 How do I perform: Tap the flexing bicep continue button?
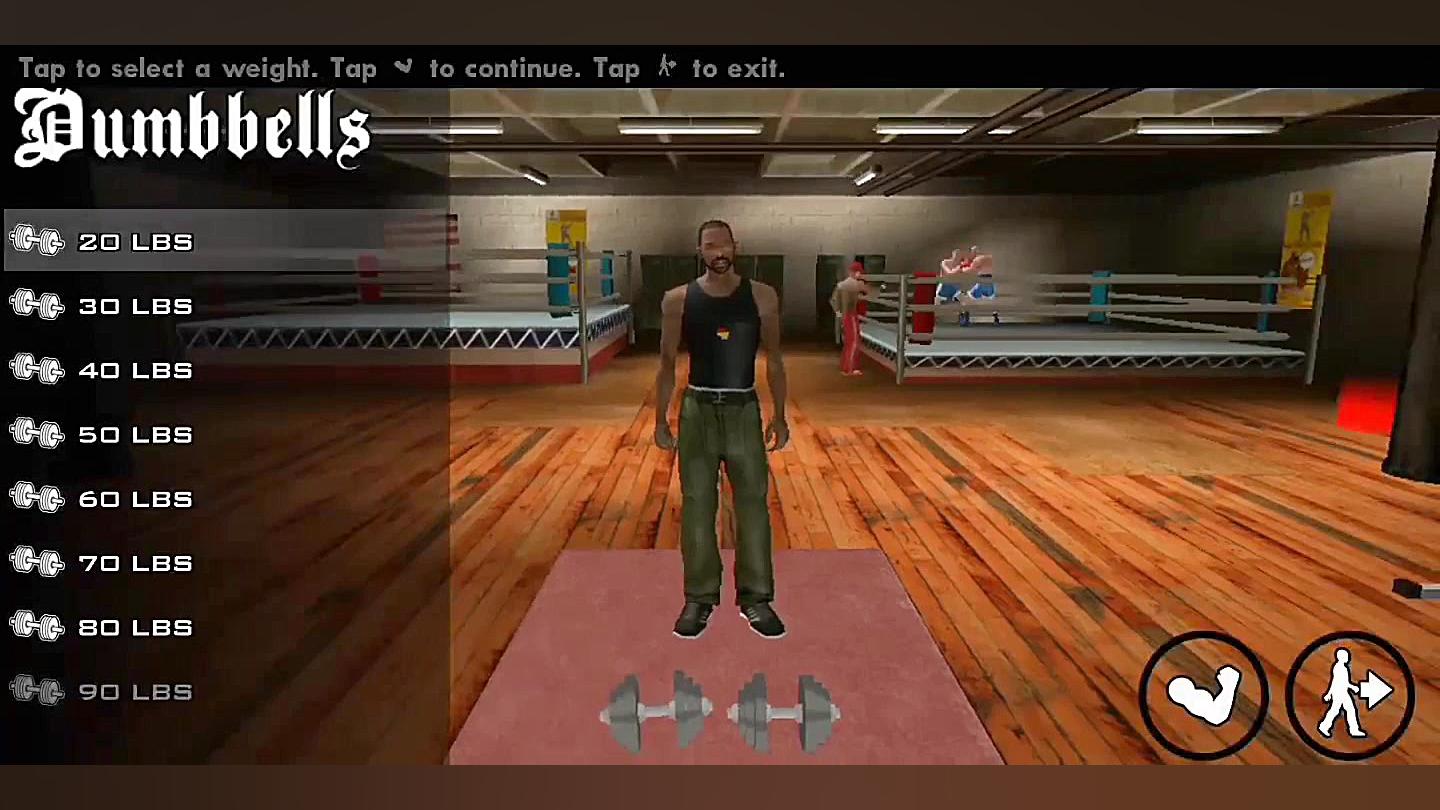[x=1204, y=692]
